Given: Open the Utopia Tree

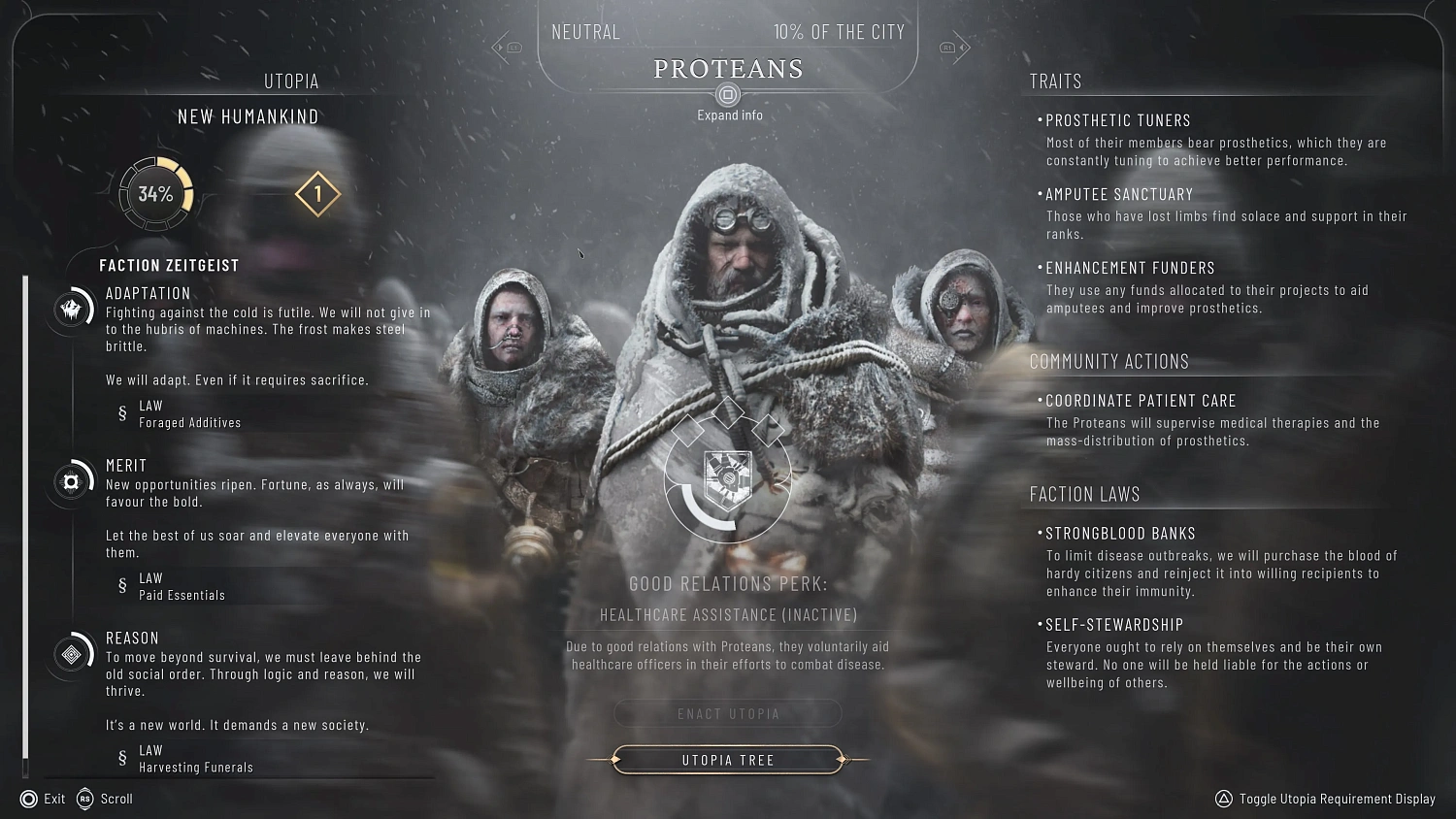Looking at the screenshot, I should 728,760.
